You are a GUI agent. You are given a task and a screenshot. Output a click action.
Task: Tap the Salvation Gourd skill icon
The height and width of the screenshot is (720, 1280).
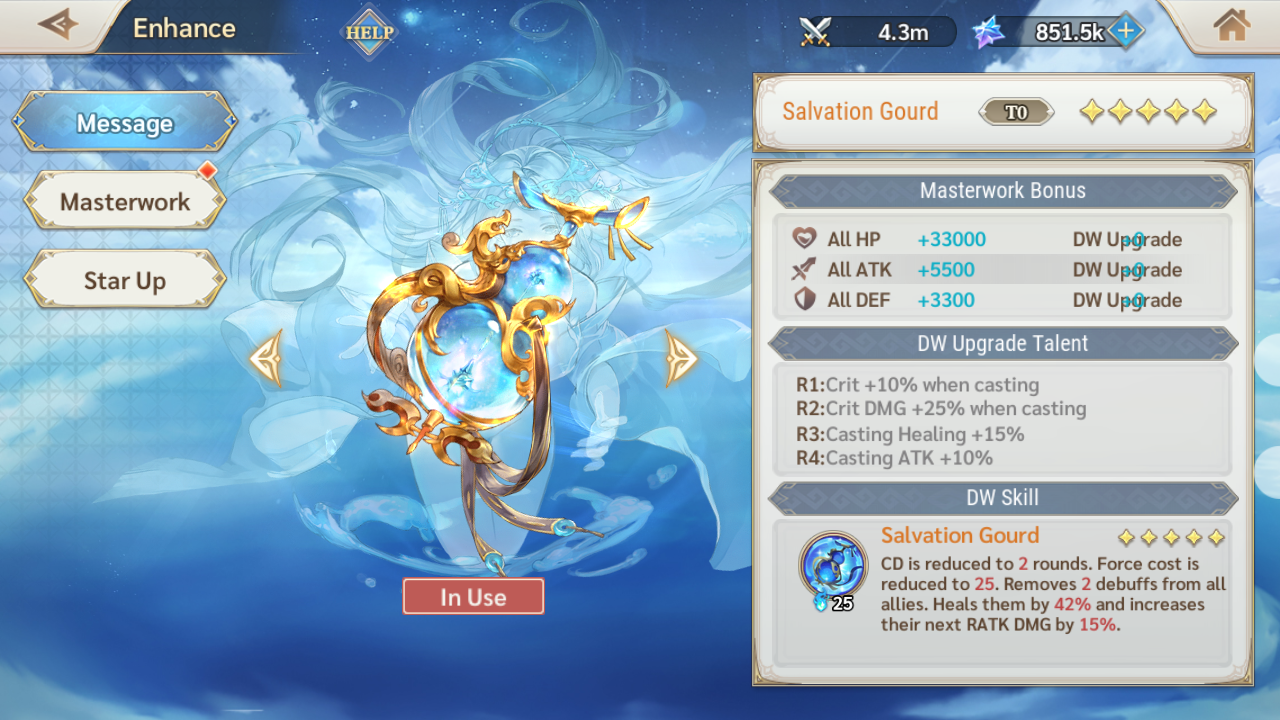coord(832,565)
